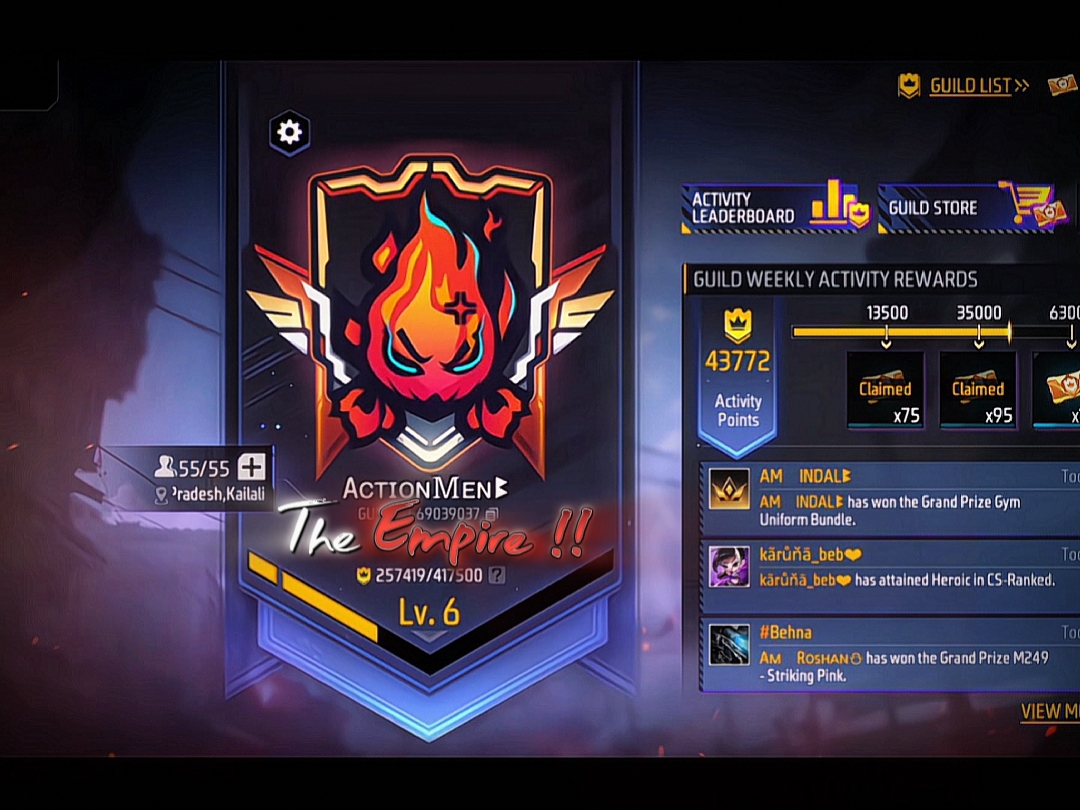This screenshot has height=810, width=1080.
Task: Select the claimed x75 reward box
Action: tap(885, 390)
